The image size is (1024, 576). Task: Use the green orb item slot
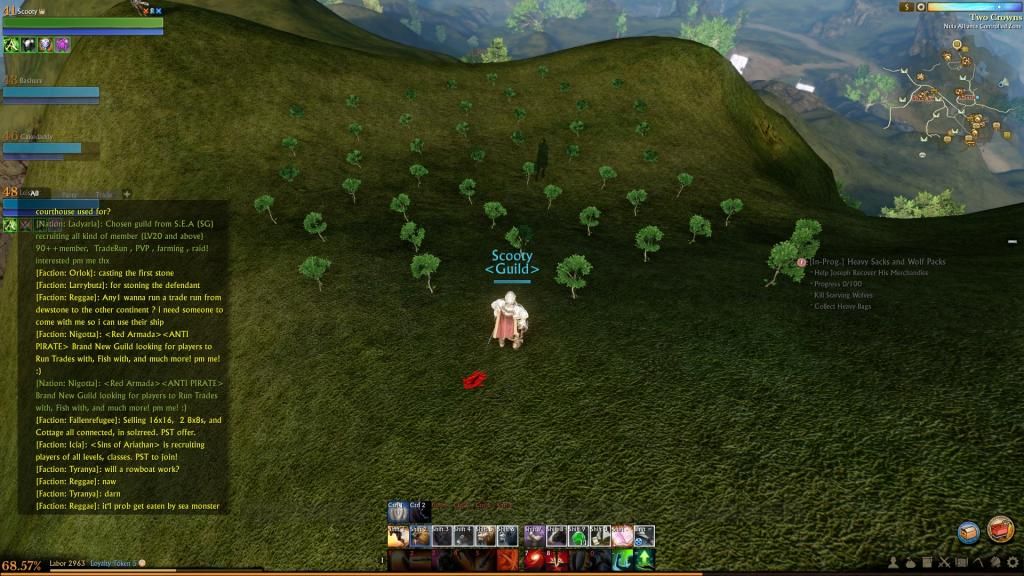point(578,537)
